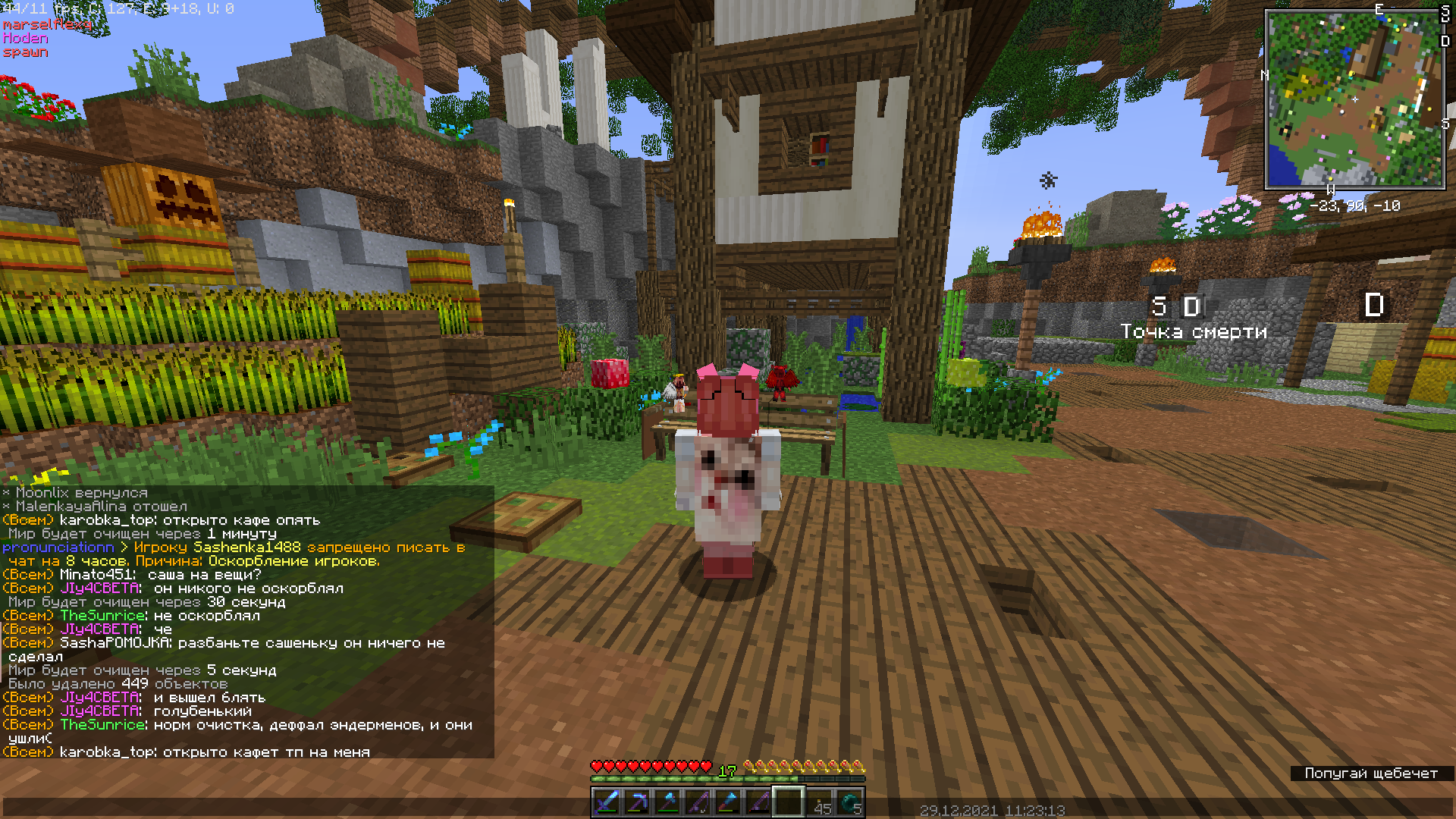Screen dimensions: 1456x819
Task: Click the "Точка смерти" death point waypoint
Action: pyautogui.click(x=1193, y=331)
